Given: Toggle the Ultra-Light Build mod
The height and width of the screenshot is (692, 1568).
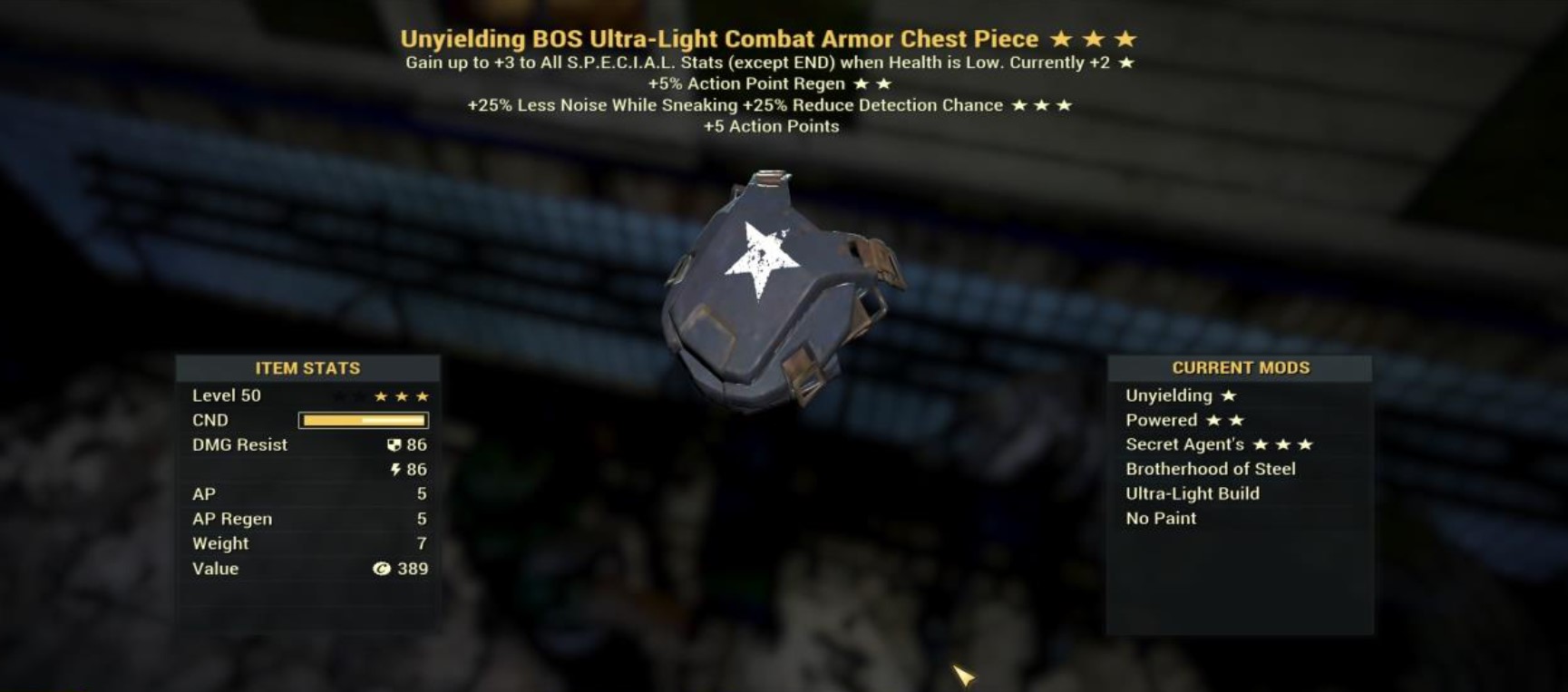Looking at the screenshot, I should pos(1192,493).
